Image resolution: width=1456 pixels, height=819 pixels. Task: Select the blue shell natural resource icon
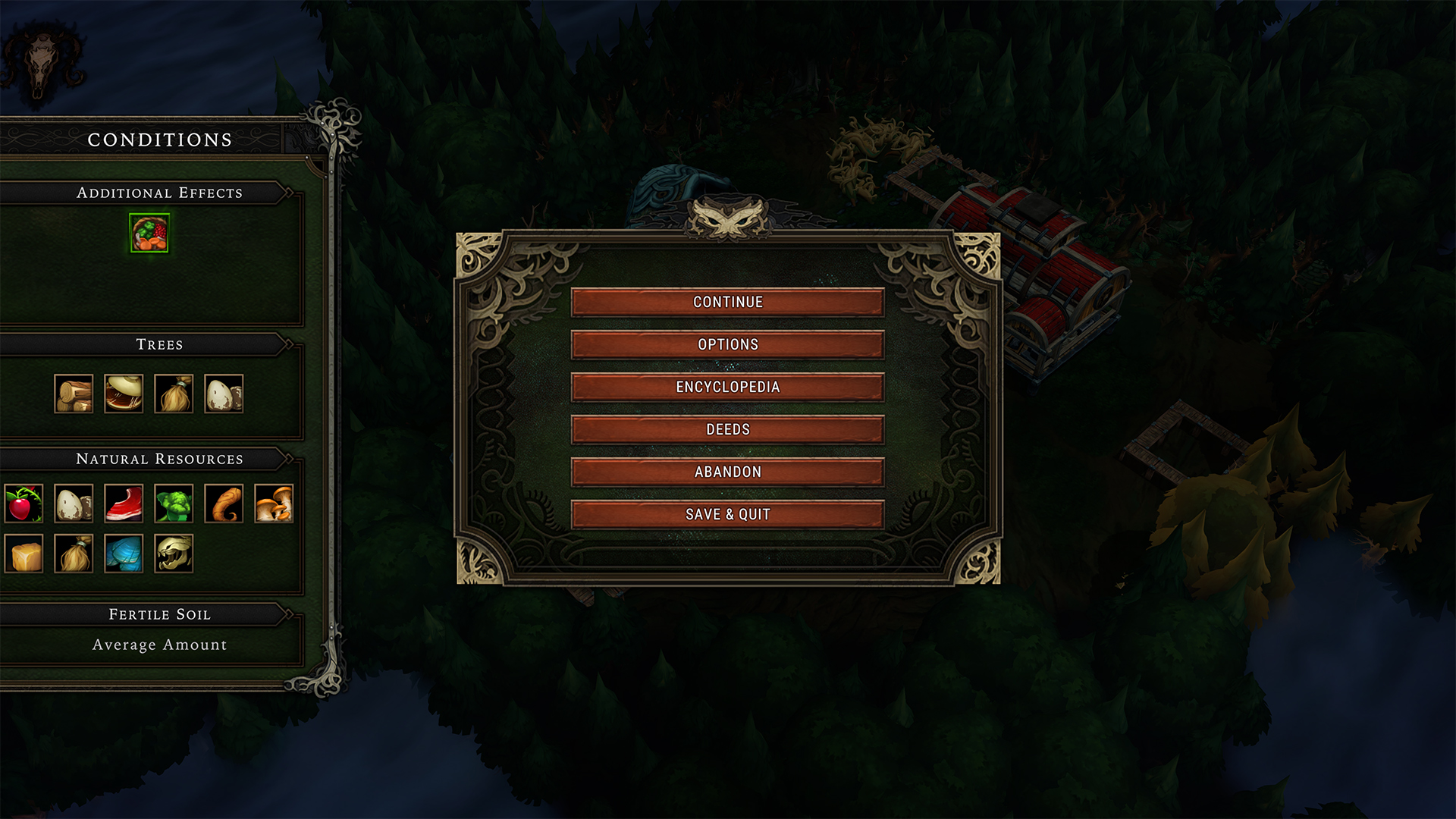pos(124,554)
